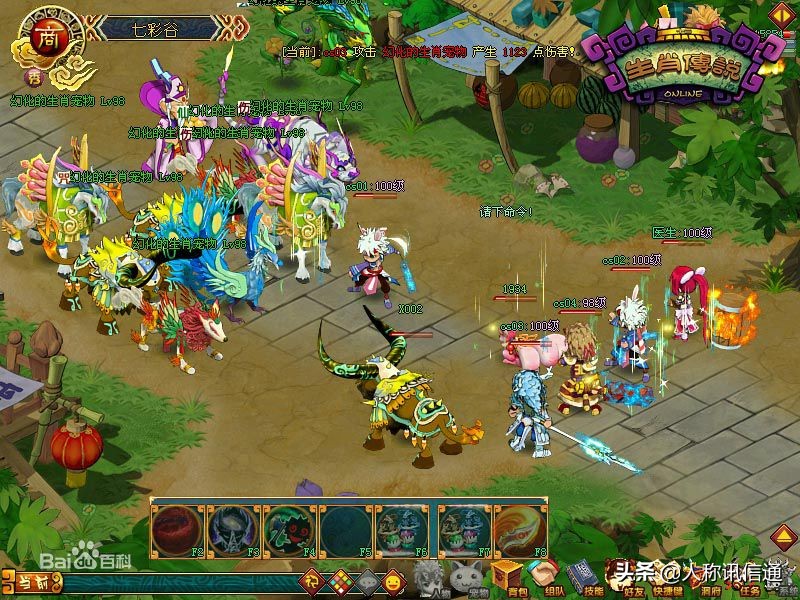Open the yellow smiley emoticon picker
The image size is (800, 600).
point(394,581)
